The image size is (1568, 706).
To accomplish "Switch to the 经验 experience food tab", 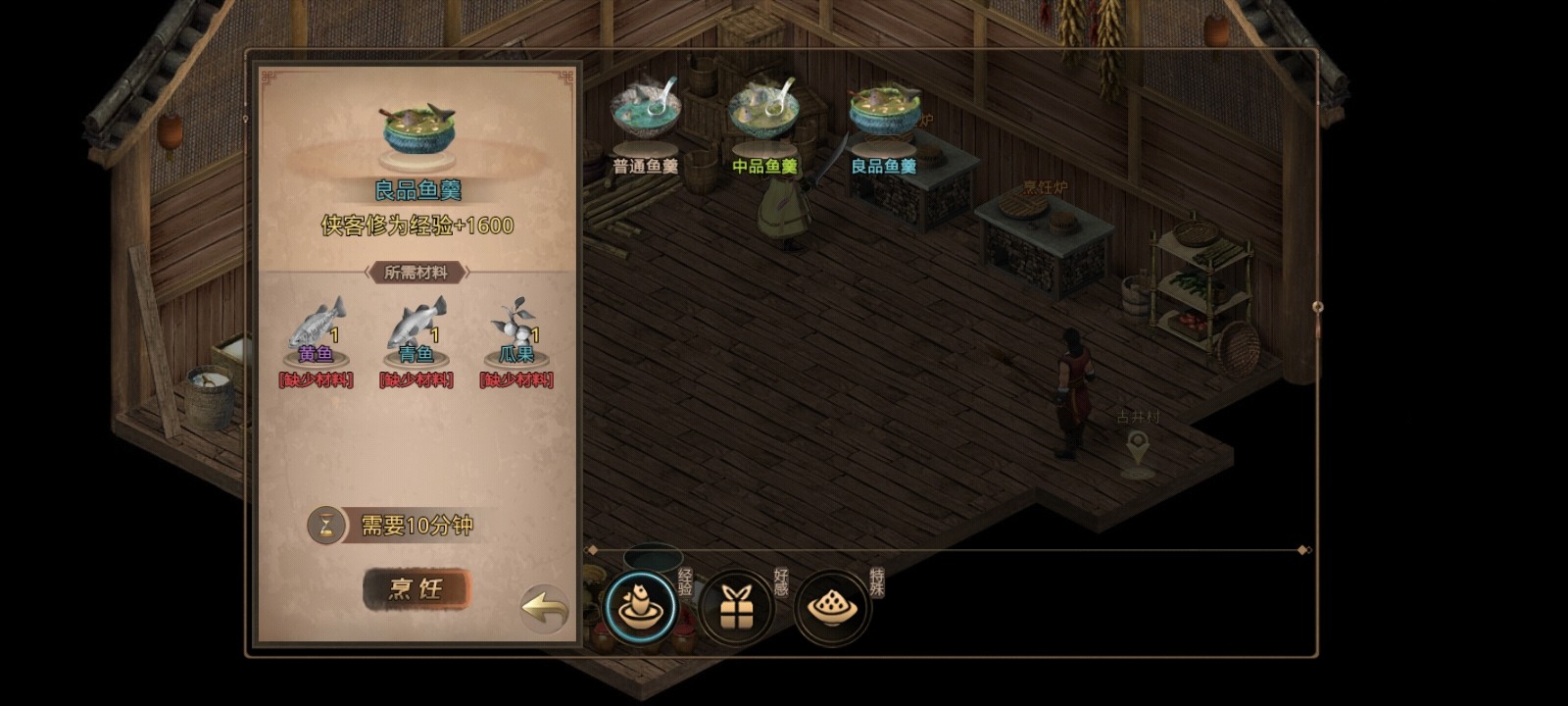I will click(640, 607).
